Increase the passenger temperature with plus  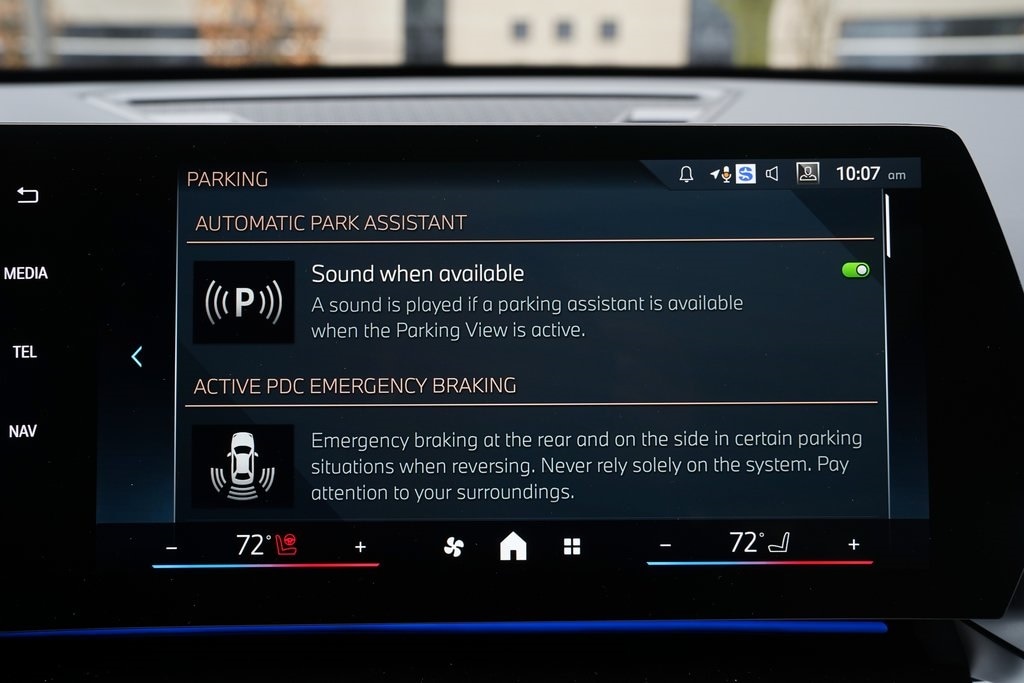point(853,544)
